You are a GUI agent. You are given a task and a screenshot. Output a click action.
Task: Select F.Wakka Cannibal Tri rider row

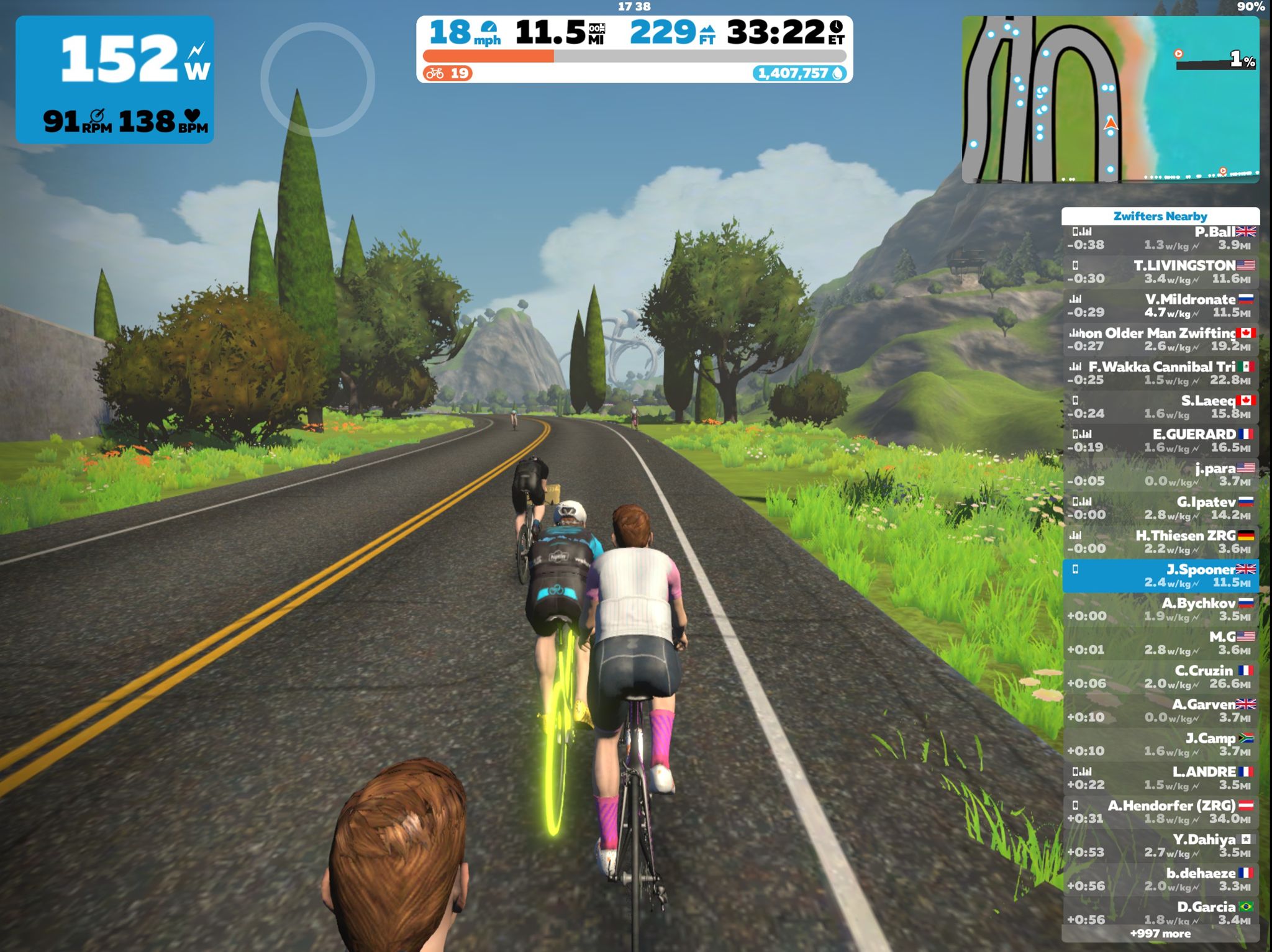pos(1160,373)
